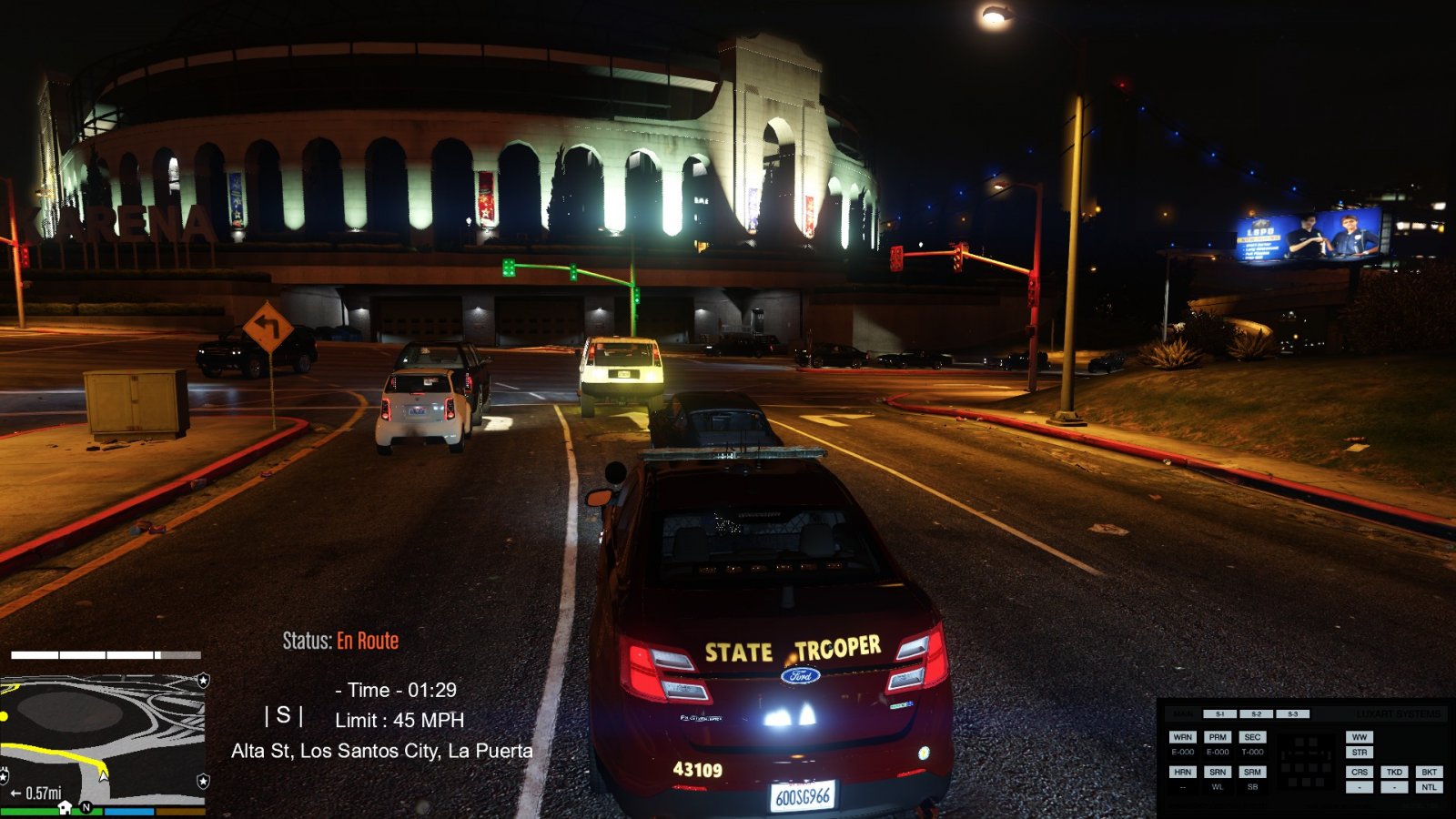Switch to the S-3 stage

[1292, 714]
